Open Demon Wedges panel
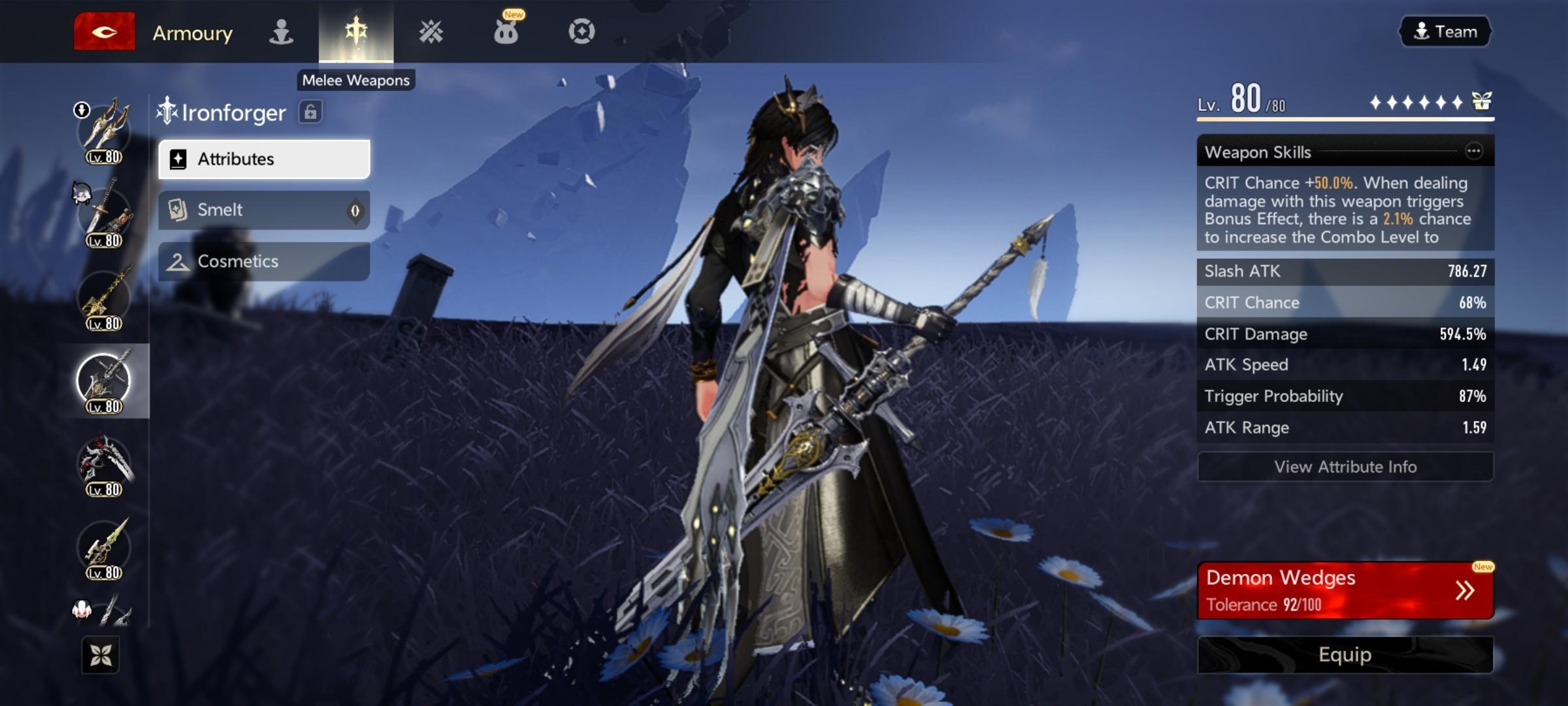The width and height of the screenshot is (1568, 706). tap(1345, 590)
